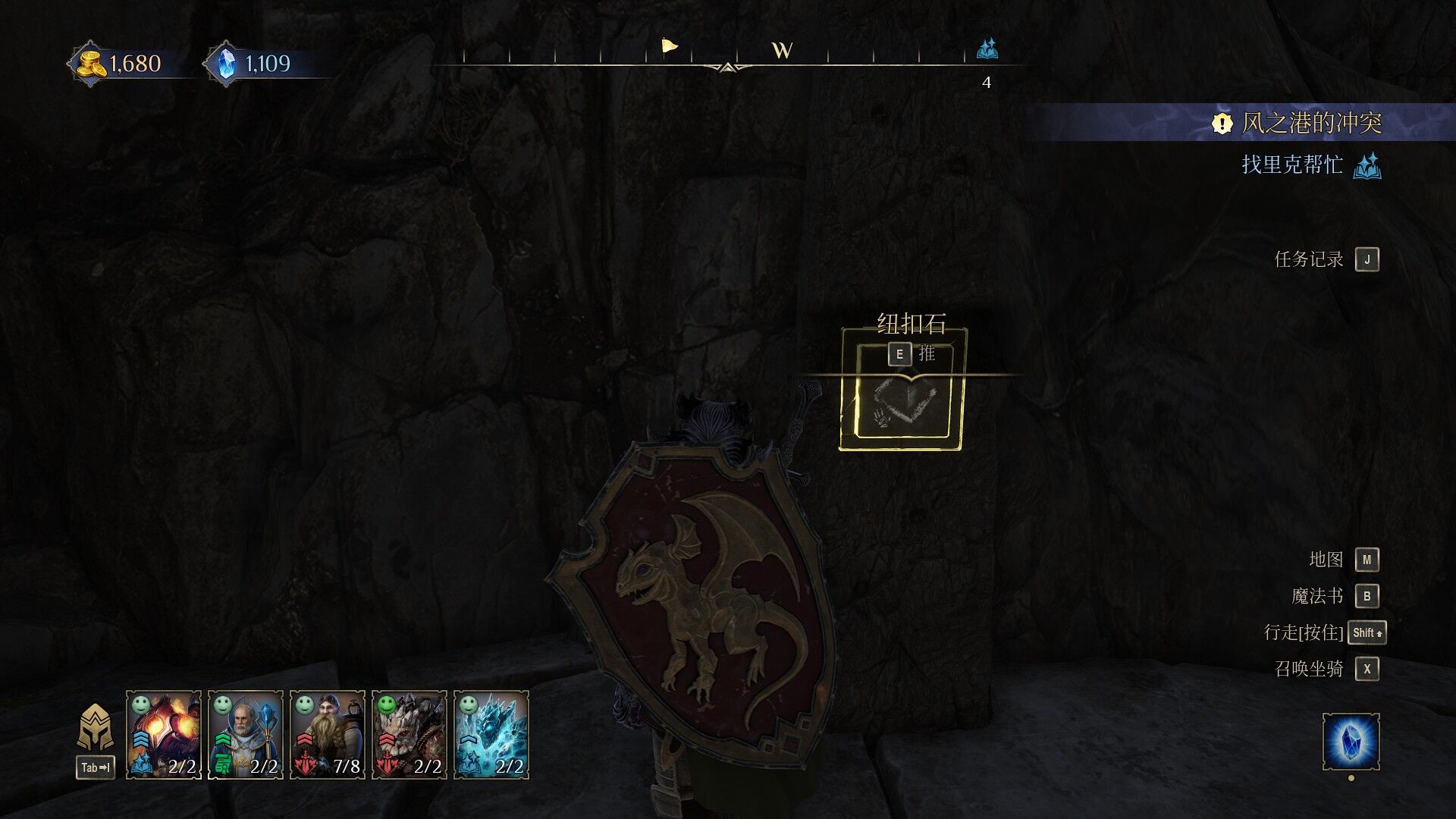The width and height of the screenshot is (1456, 819).
Task: Activate the blue mana crystal icon
Action: (x=1351, y=742)
